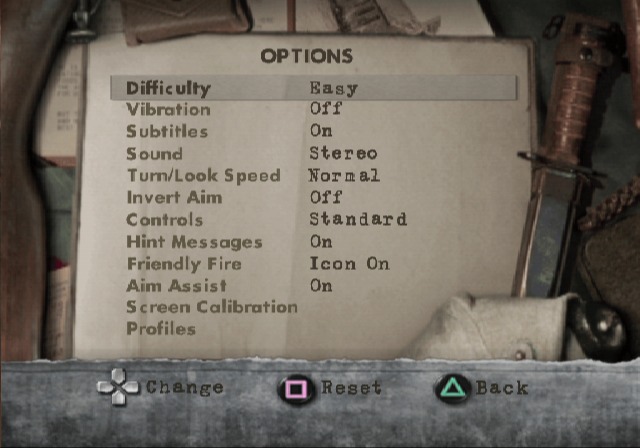Toggle the Subtitles option
Viewport: 640px width, 448px height.
click(x=167, y=132)
